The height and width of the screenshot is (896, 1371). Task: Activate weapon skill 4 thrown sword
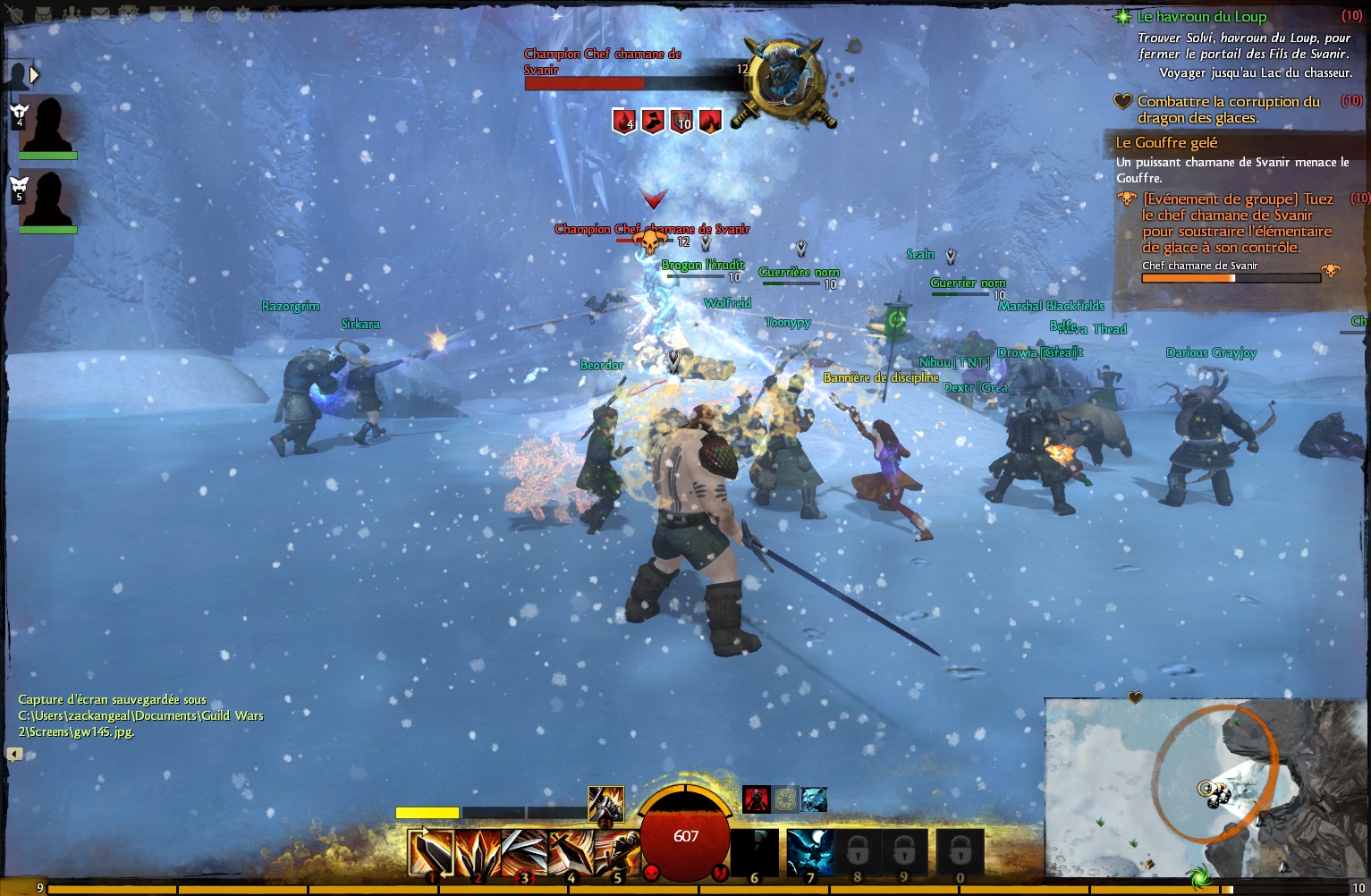(x=571, y=853)
